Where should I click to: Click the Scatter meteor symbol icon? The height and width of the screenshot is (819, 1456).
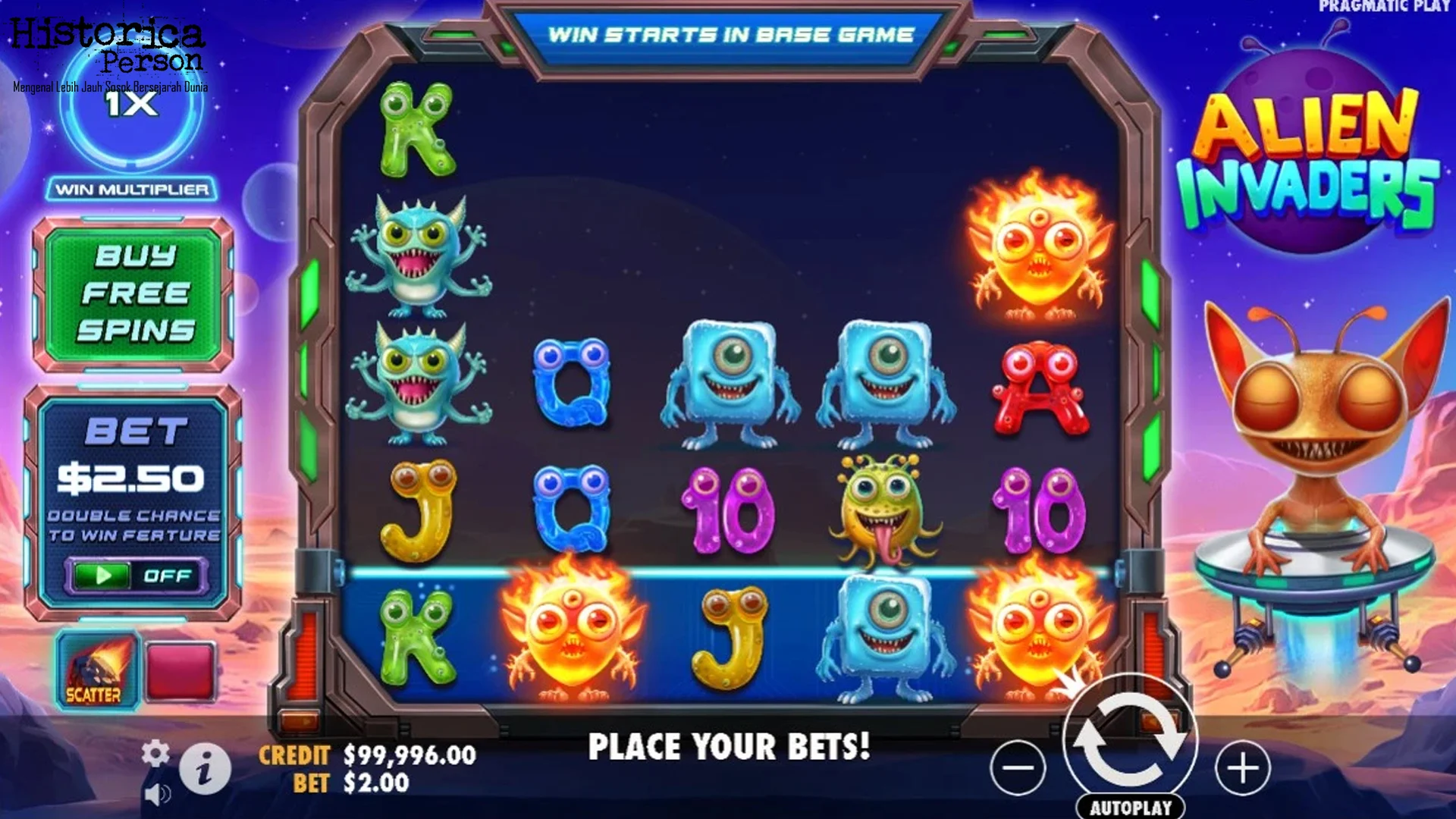coord(97,667)
